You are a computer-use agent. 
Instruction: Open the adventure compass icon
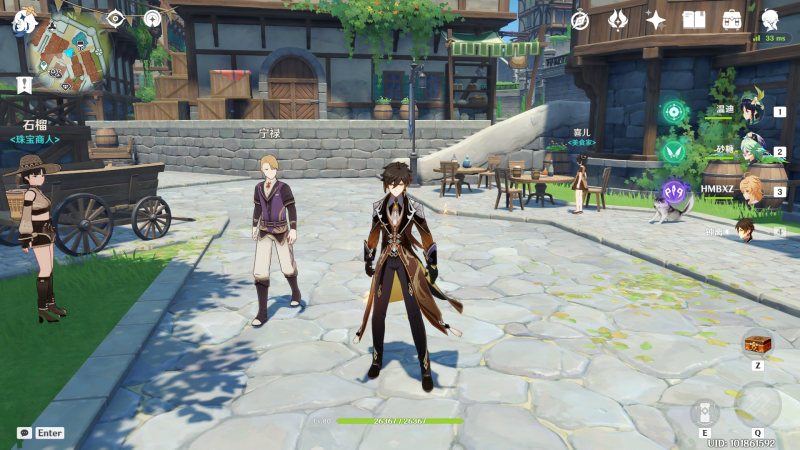tap(580, 20)
